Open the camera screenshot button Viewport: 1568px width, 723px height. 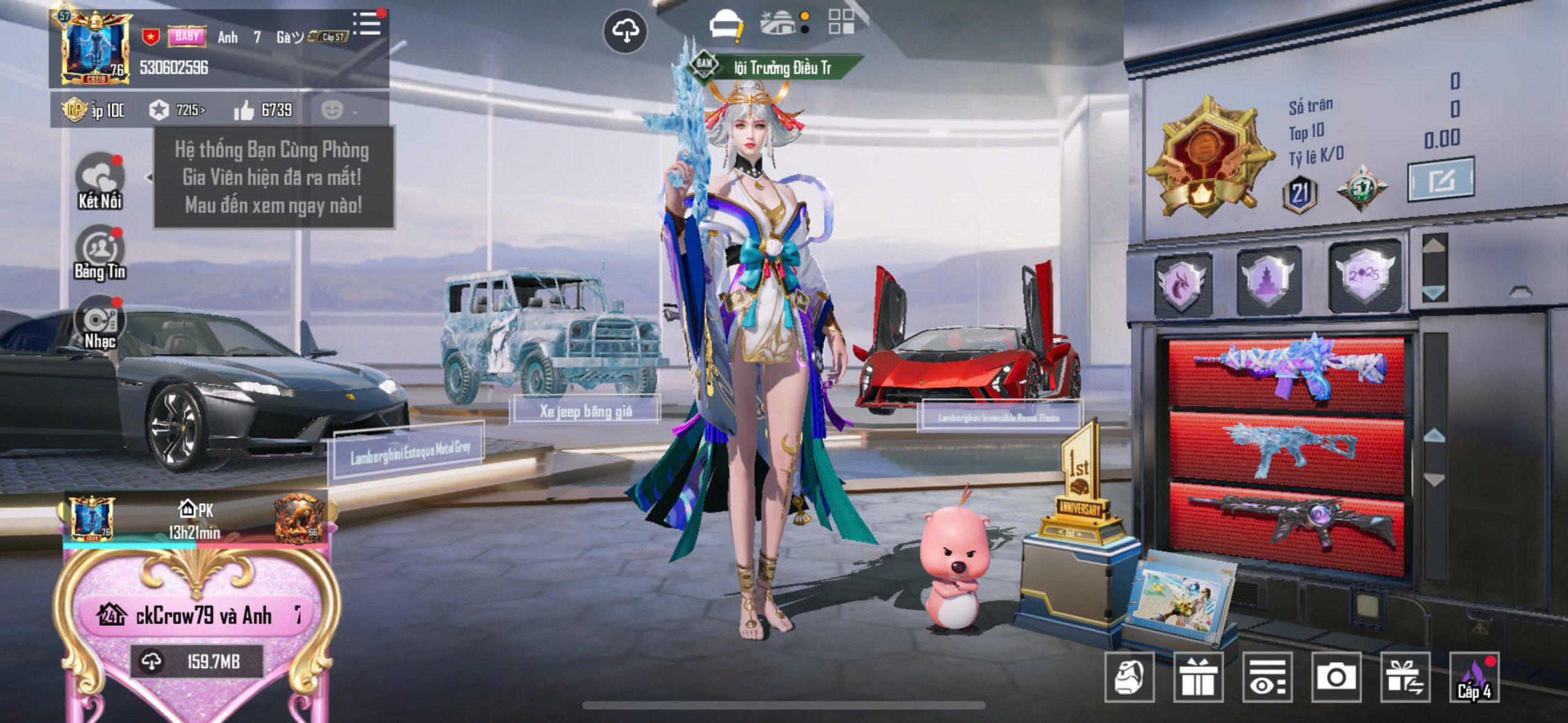pos(1336,677)
